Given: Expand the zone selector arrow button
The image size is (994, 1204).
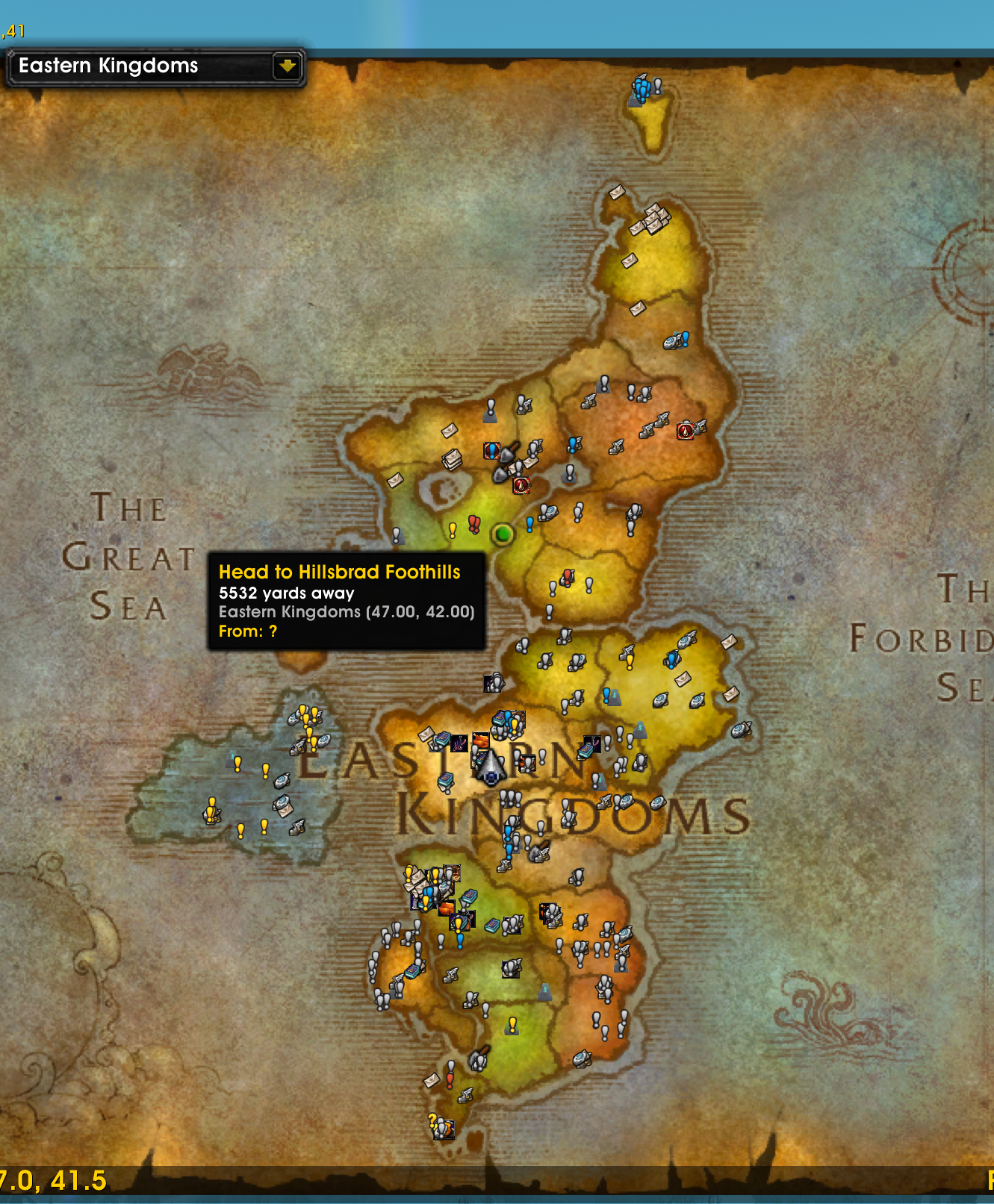Looking at the screenshot, I should pos(288,66).
